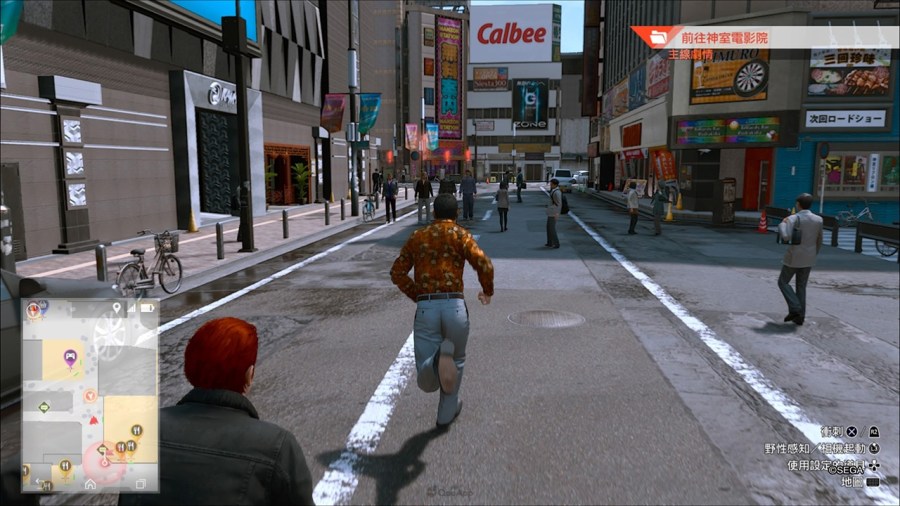Click the red player arrow on the minimap

coord(94,420)
